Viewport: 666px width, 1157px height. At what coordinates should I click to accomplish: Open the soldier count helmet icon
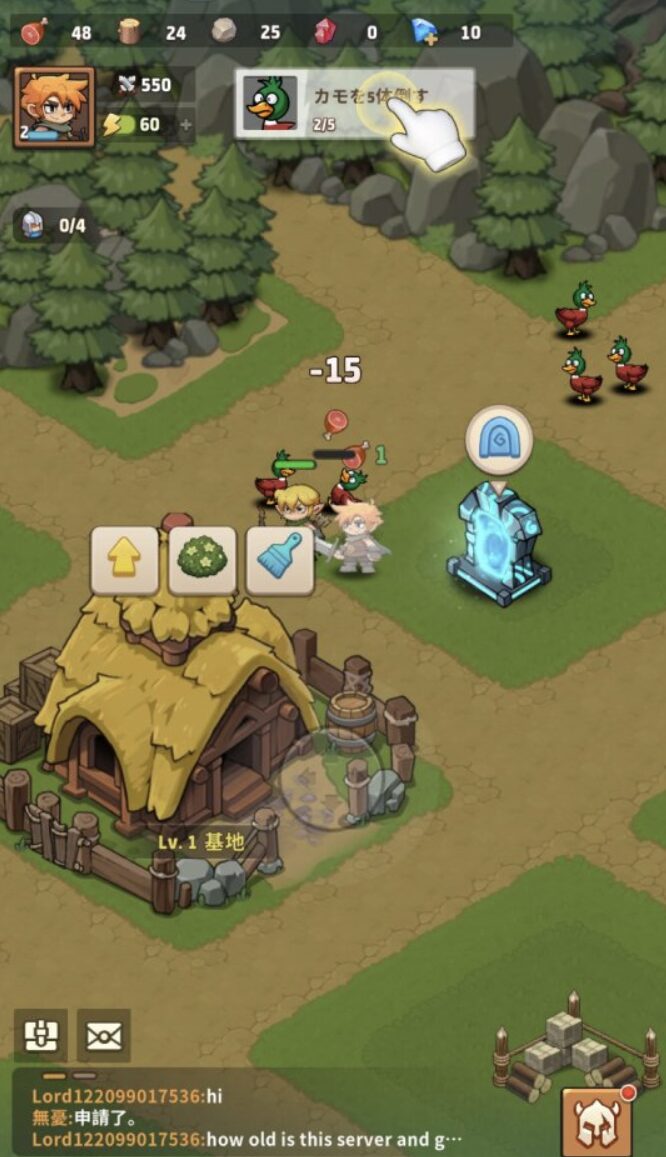pyautogui.click(x=34, y=225)
